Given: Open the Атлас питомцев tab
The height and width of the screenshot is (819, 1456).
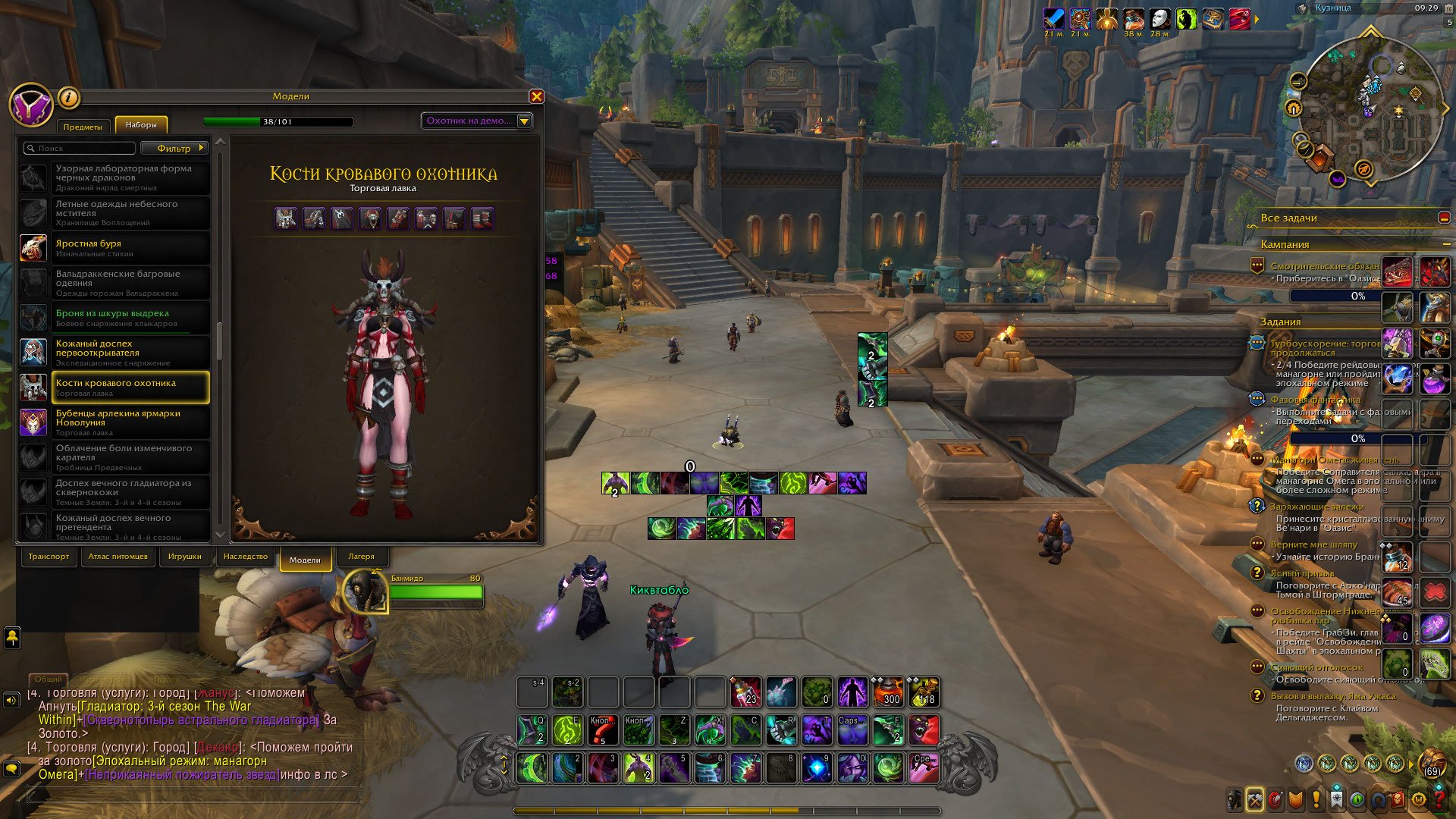Looking at the screenshot, I should (118, 557).
